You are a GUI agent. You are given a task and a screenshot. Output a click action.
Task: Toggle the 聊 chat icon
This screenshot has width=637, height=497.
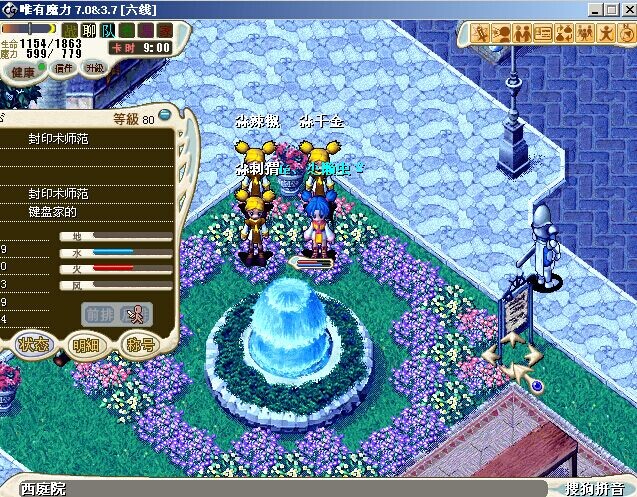coord(88,30)
